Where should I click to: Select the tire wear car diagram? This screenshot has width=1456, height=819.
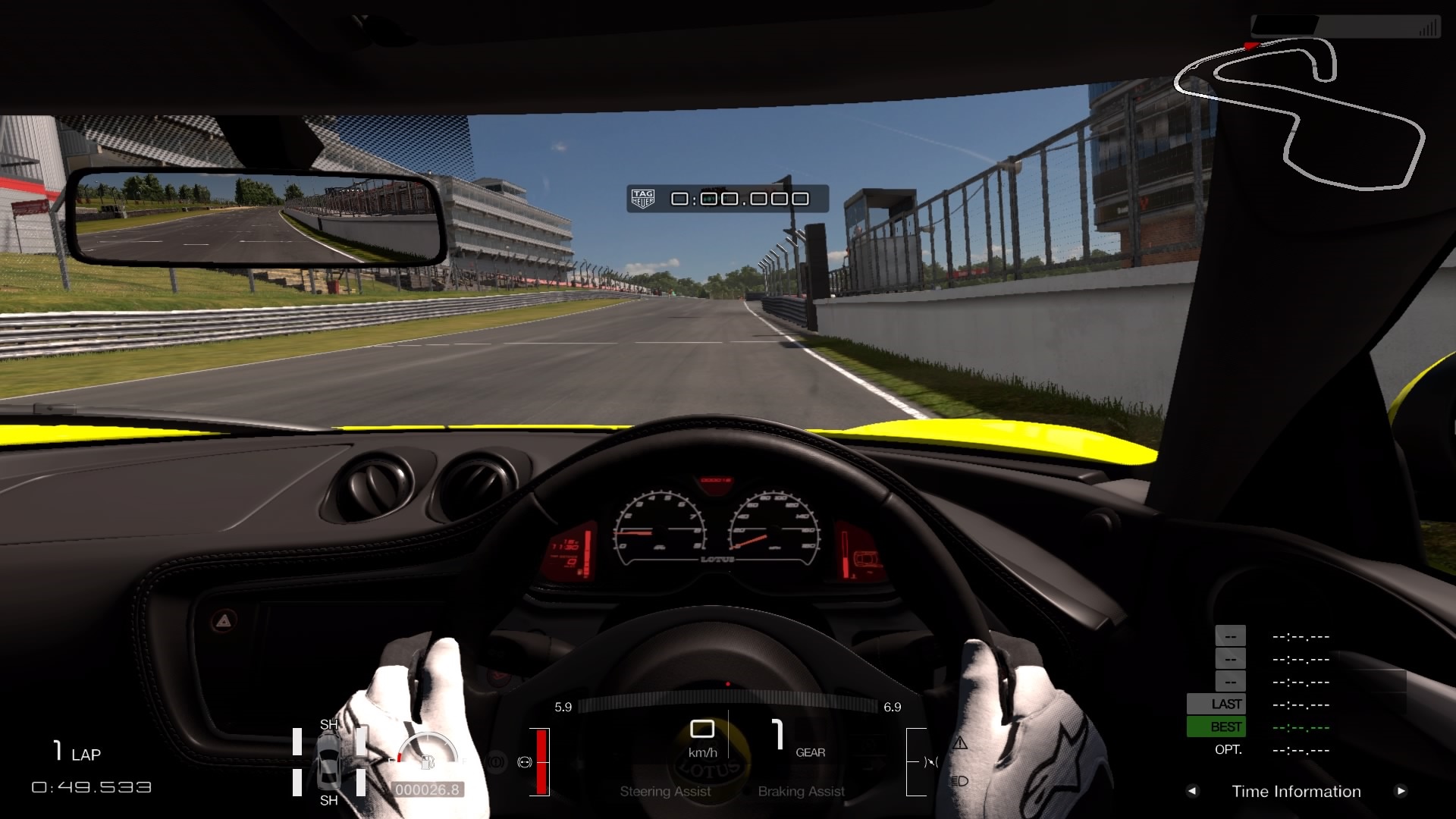coord(329,762)
